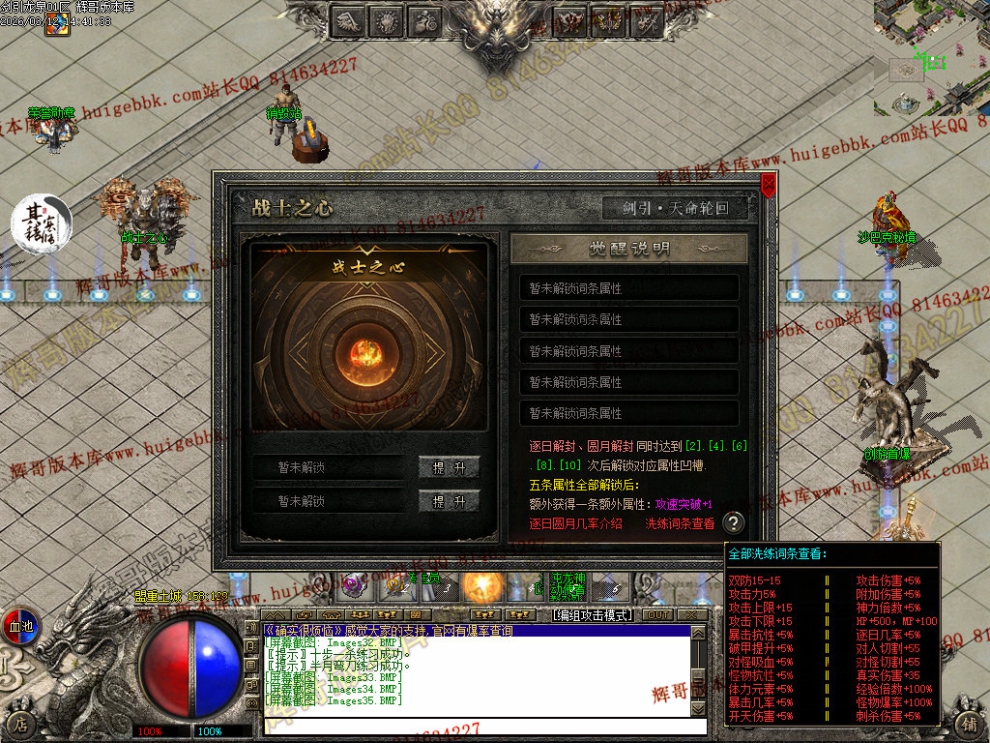Image resolution: width=990 pixels, height=743 pixels.
Task: Toggle the 编组攻击模式 attack mode label
Action: click(x=593, y=615)
